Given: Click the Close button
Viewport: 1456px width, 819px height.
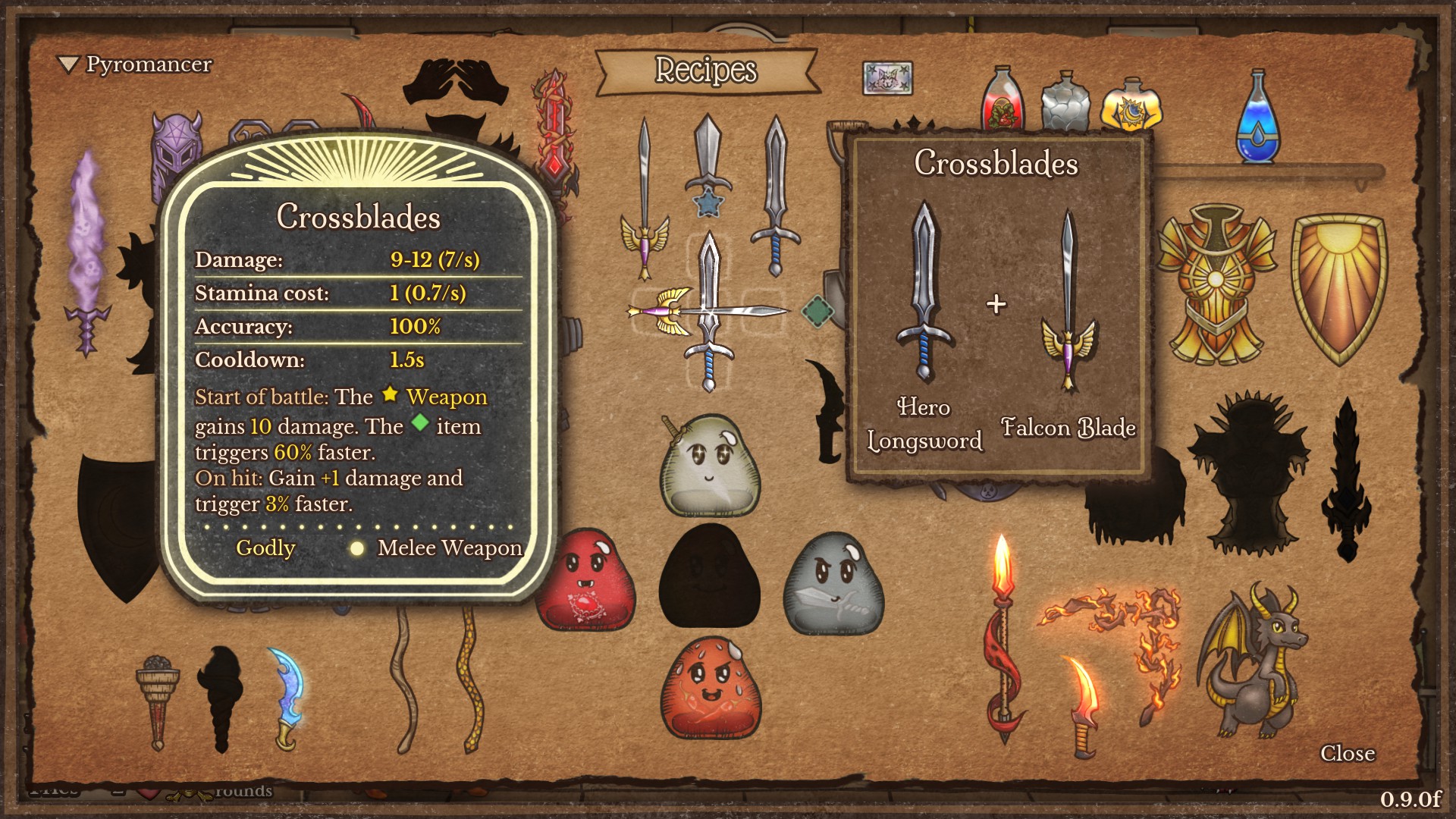Looking at the screenshot, I should tap(1348, 754).
